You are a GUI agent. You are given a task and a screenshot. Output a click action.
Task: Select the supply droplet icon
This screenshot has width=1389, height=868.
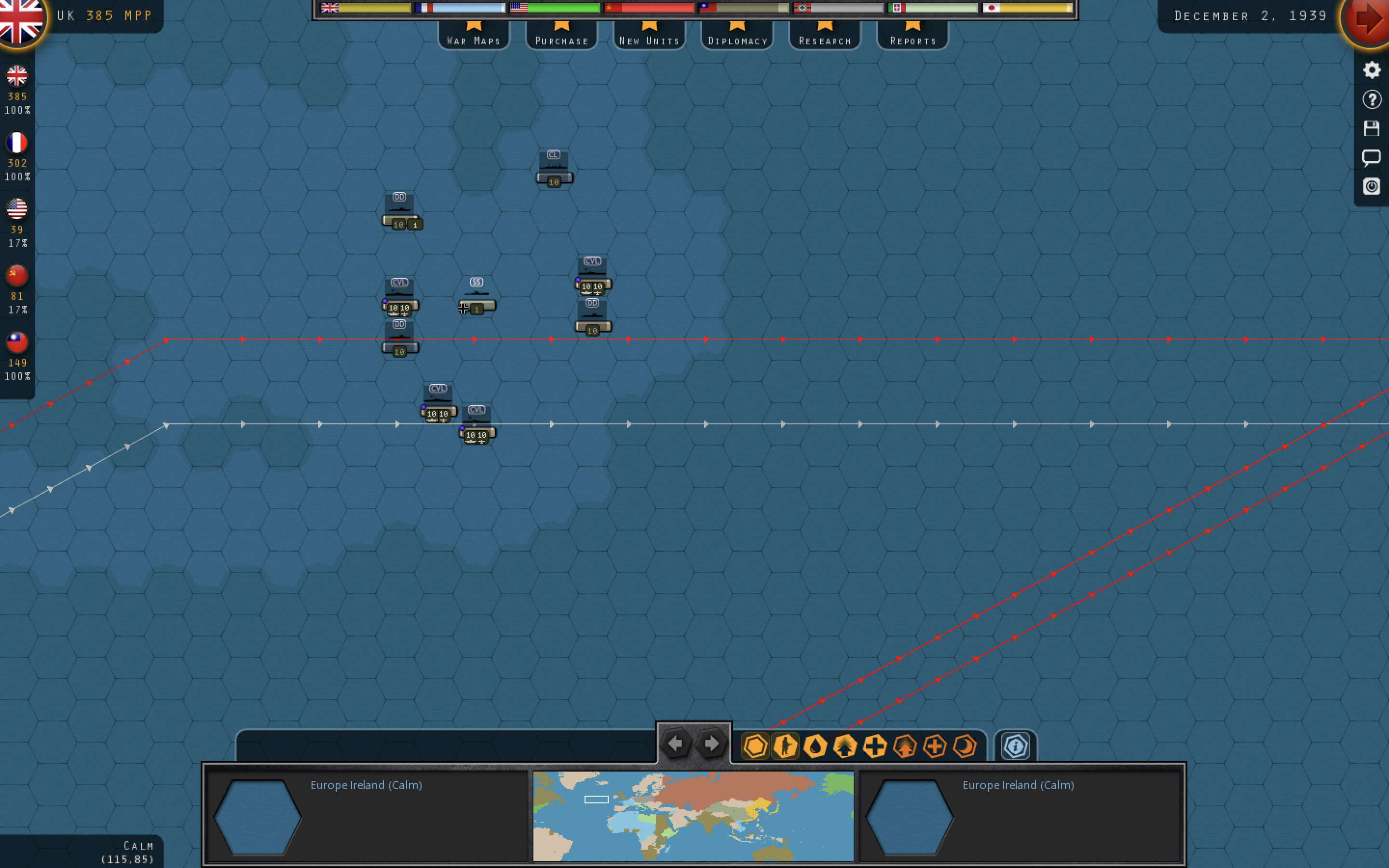[816, 746]
